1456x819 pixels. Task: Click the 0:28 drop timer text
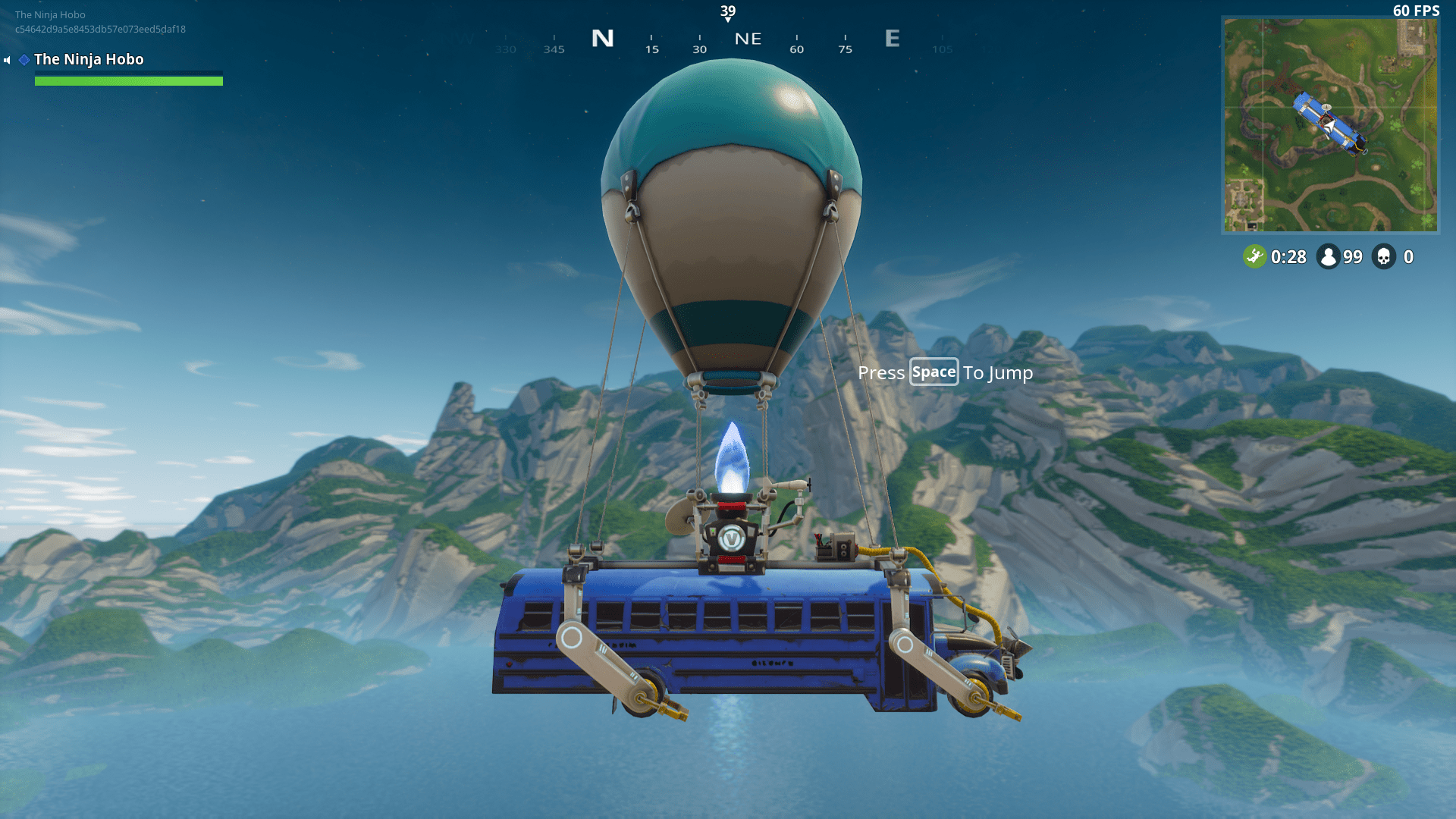[x=1287, y=257]
